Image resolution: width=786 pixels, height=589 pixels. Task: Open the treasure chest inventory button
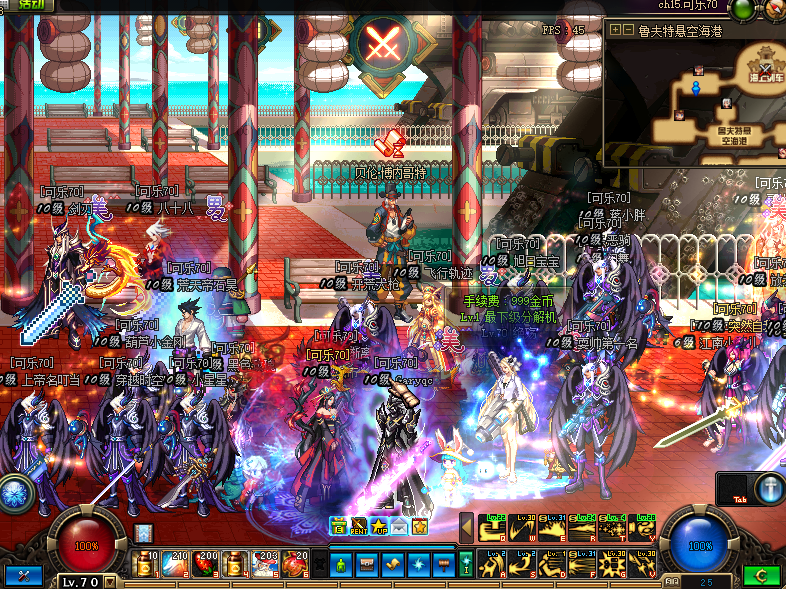click(x=367, y=565)
